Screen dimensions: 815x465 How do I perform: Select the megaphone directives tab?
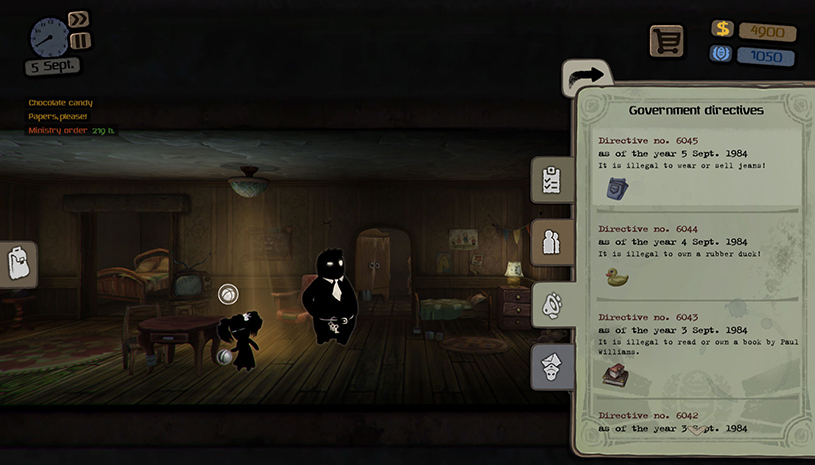click(x=551, y=306)
